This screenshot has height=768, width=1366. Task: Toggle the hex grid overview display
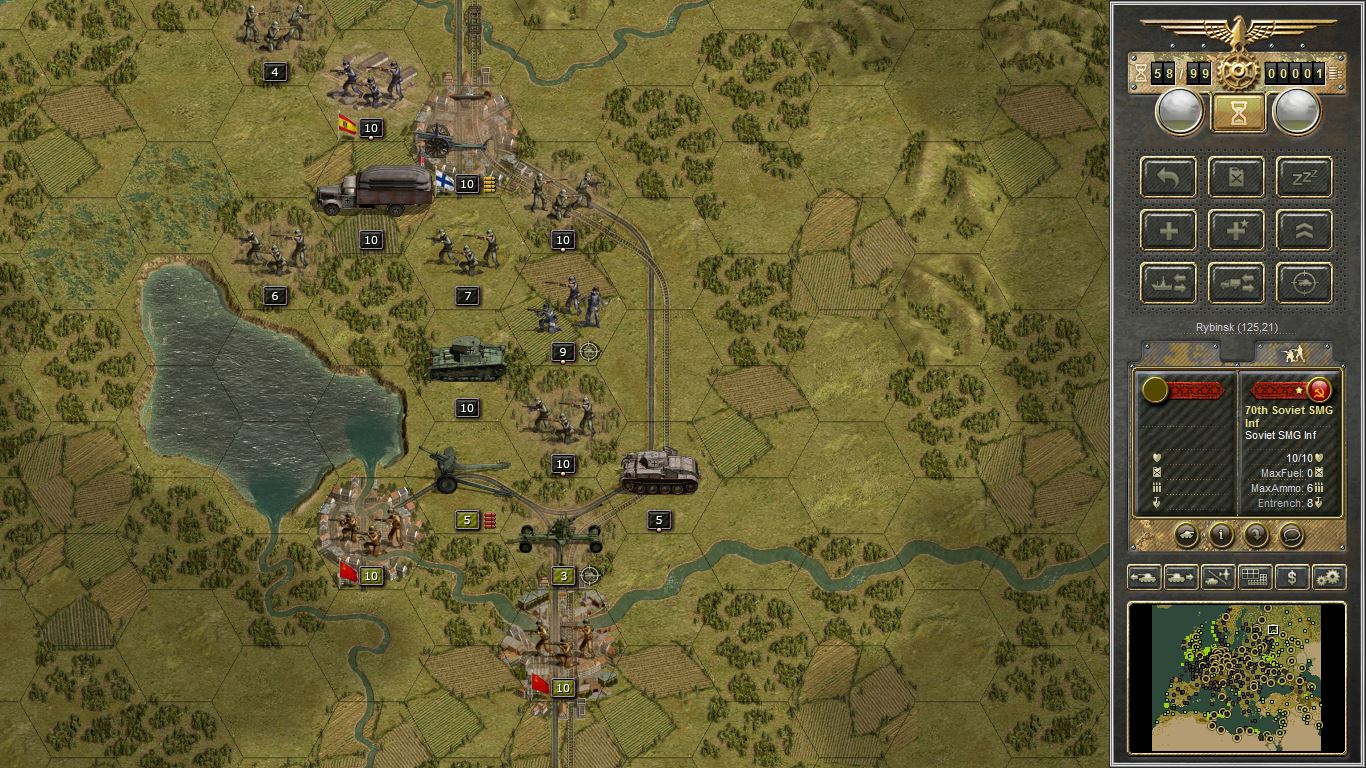[x=1254, y=577]
